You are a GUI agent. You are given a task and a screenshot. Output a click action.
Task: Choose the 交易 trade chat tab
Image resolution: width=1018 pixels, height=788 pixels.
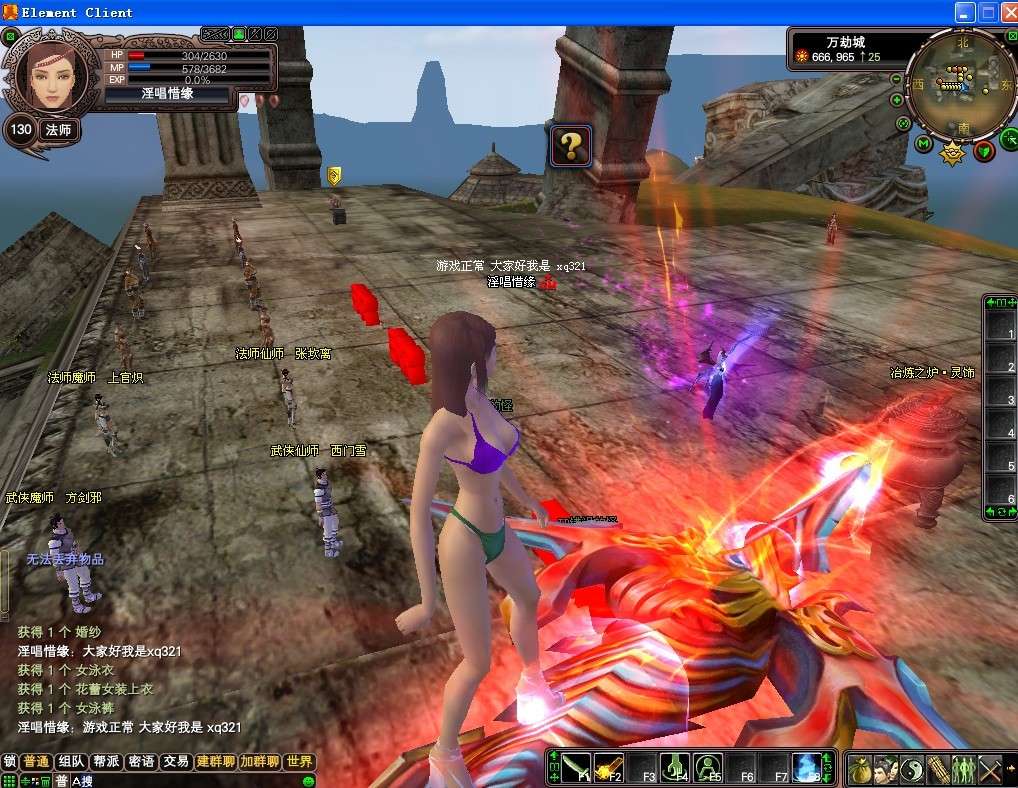click(177, 761)
